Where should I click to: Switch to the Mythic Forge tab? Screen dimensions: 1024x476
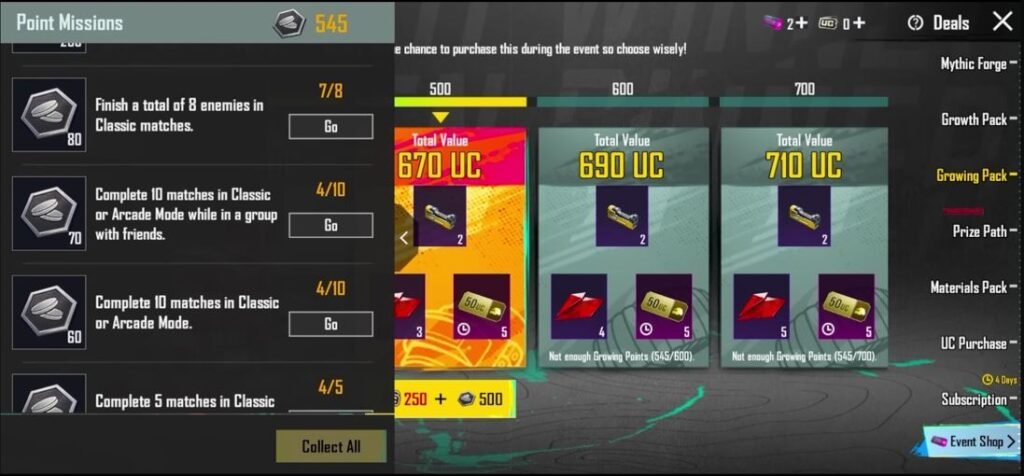pos(973,64)
